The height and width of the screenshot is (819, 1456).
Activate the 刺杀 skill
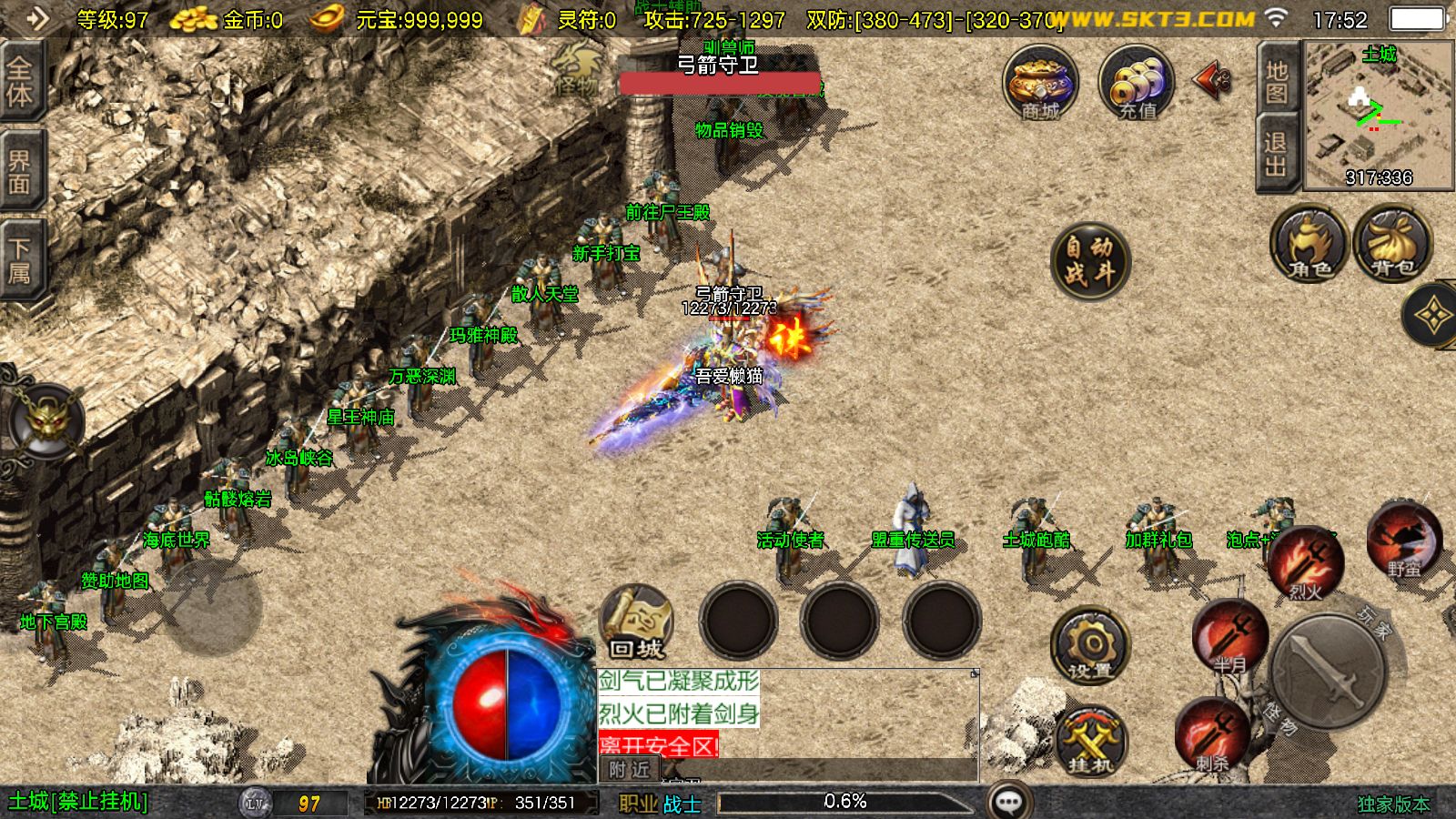(1211, 734)
